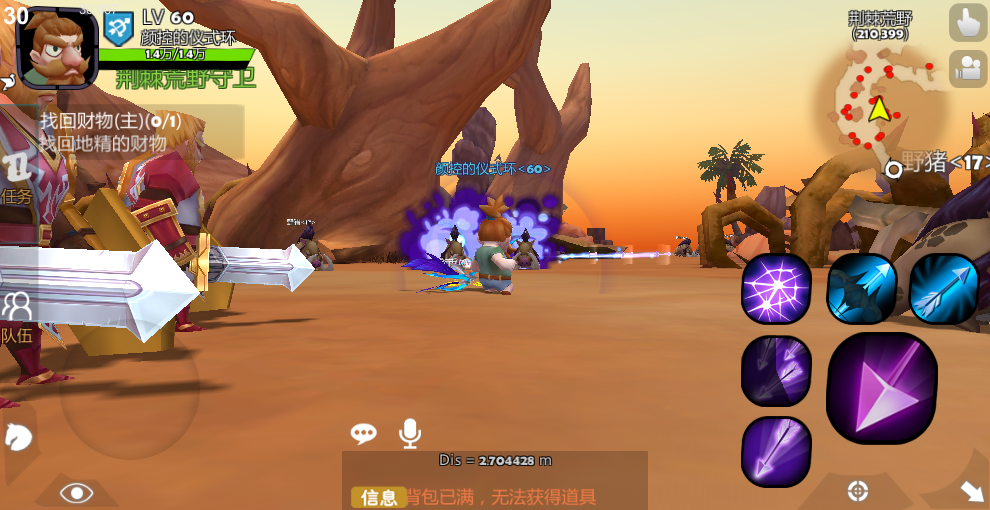Open the 任务 quest tab

(x=18, y=176)
